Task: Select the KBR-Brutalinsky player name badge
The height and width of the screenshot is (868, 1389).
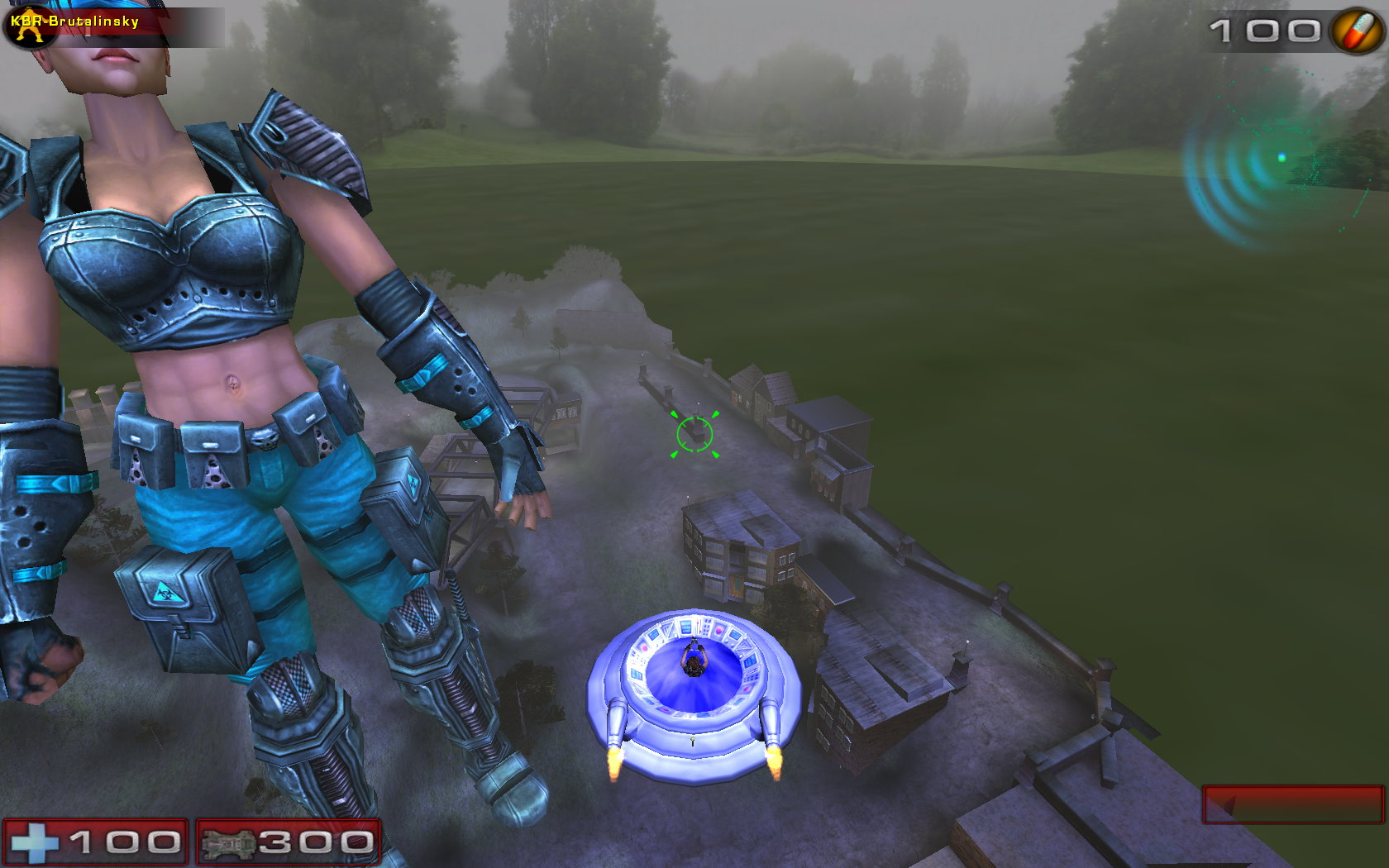Action: [74, 22]
